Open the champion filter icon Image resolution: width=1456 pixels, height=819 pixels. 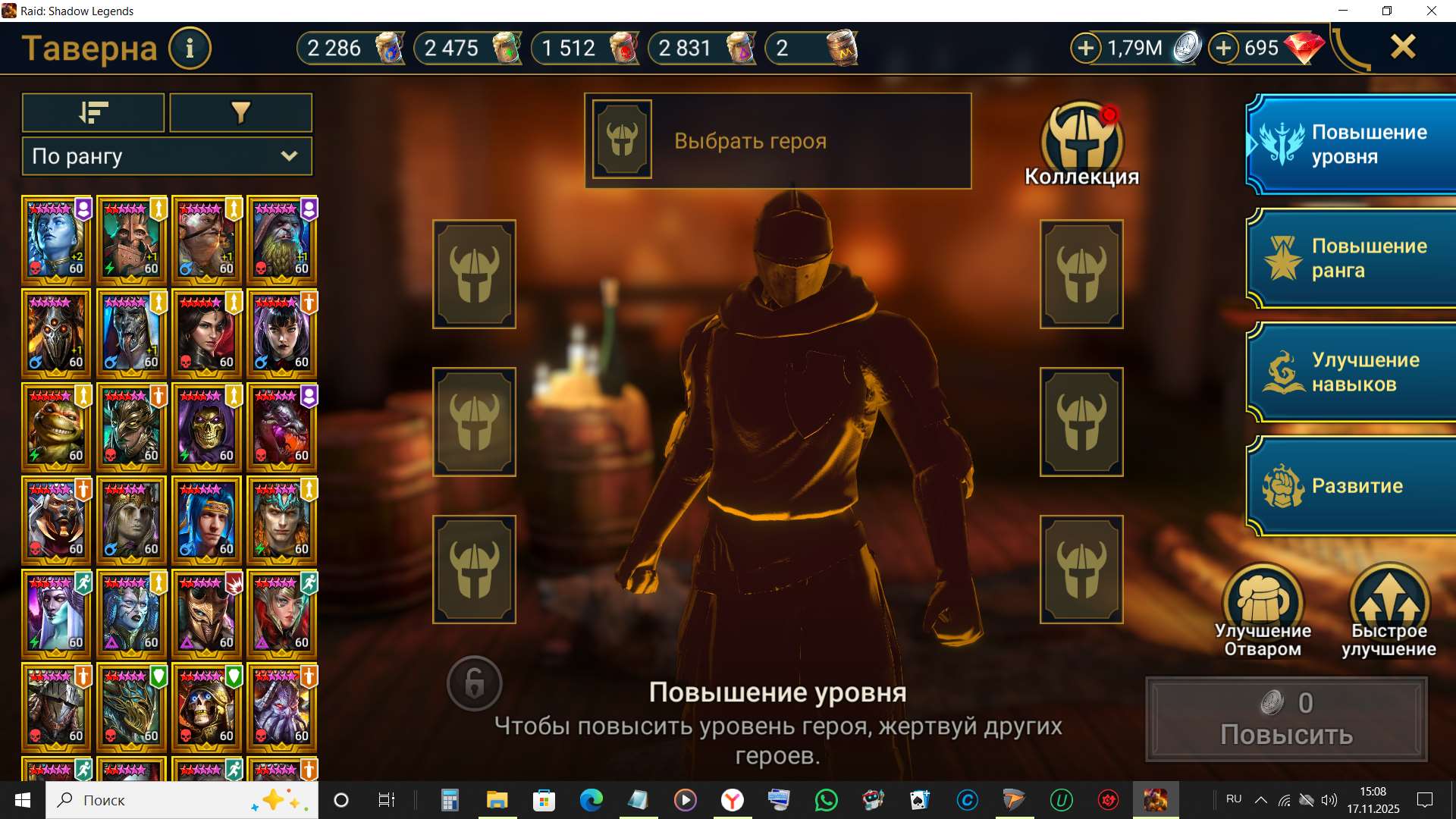[x=240, y=112]
